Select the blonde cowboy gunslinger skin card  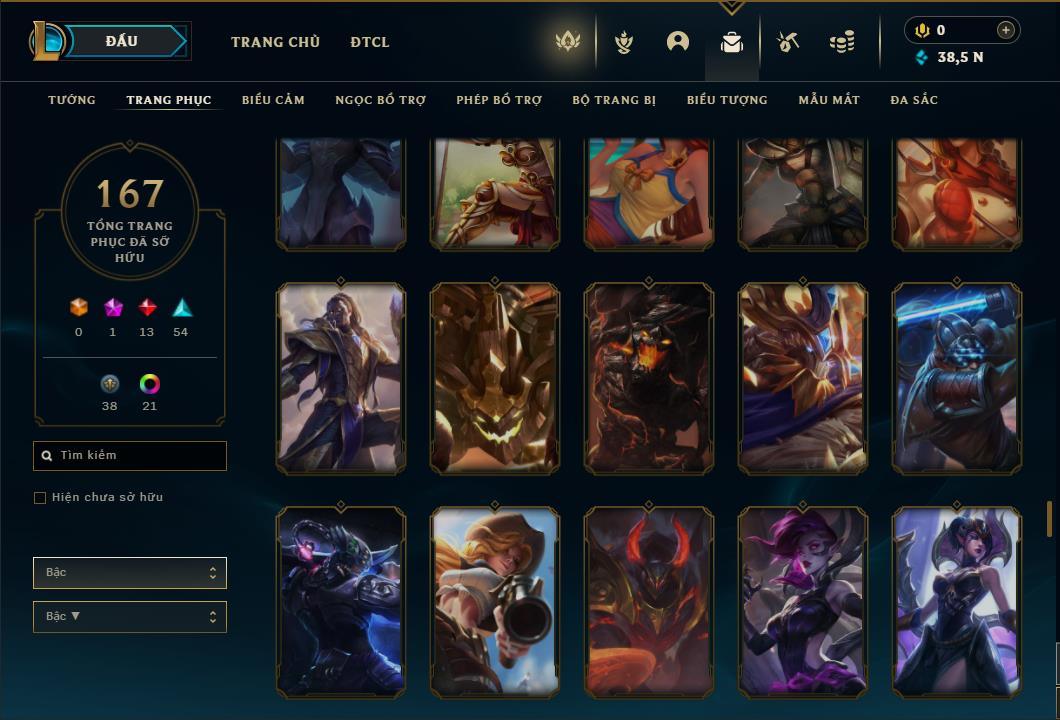495,602
